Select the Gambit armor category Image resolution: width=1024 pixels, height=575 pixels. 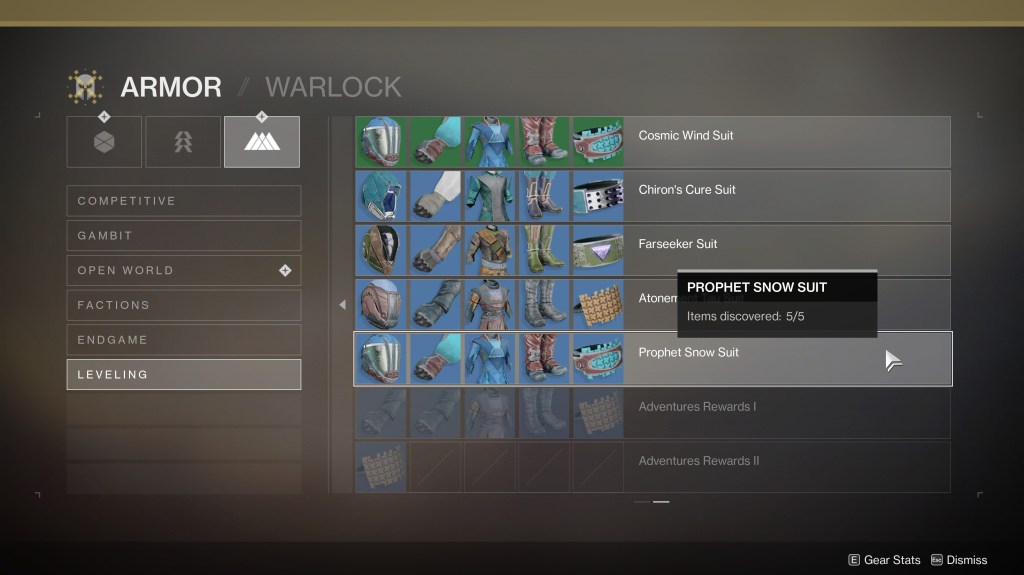pyautogui.click(x=183, y=236)
